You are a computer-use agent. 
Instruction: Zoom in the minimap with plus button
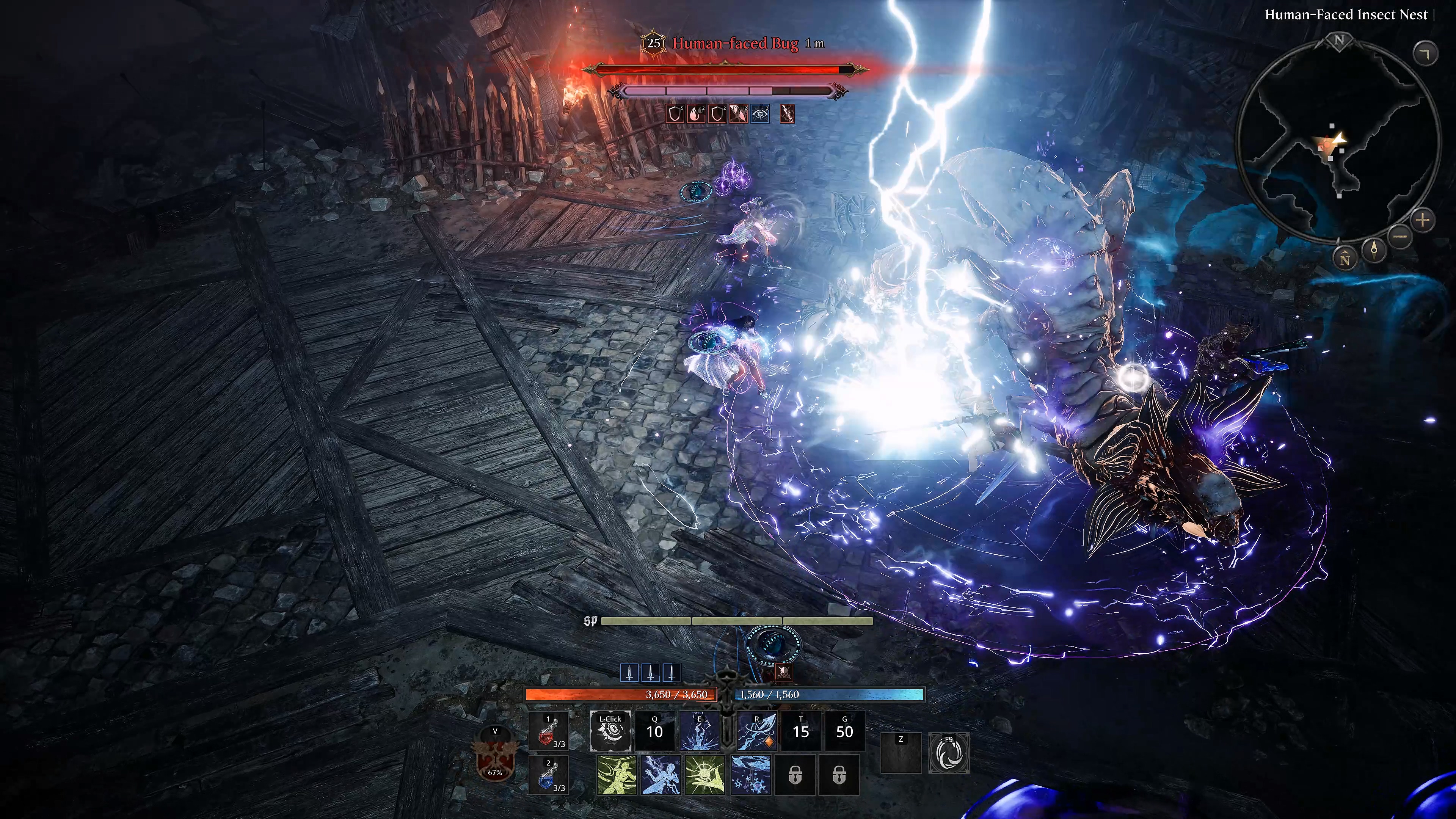pos(1423,219)
